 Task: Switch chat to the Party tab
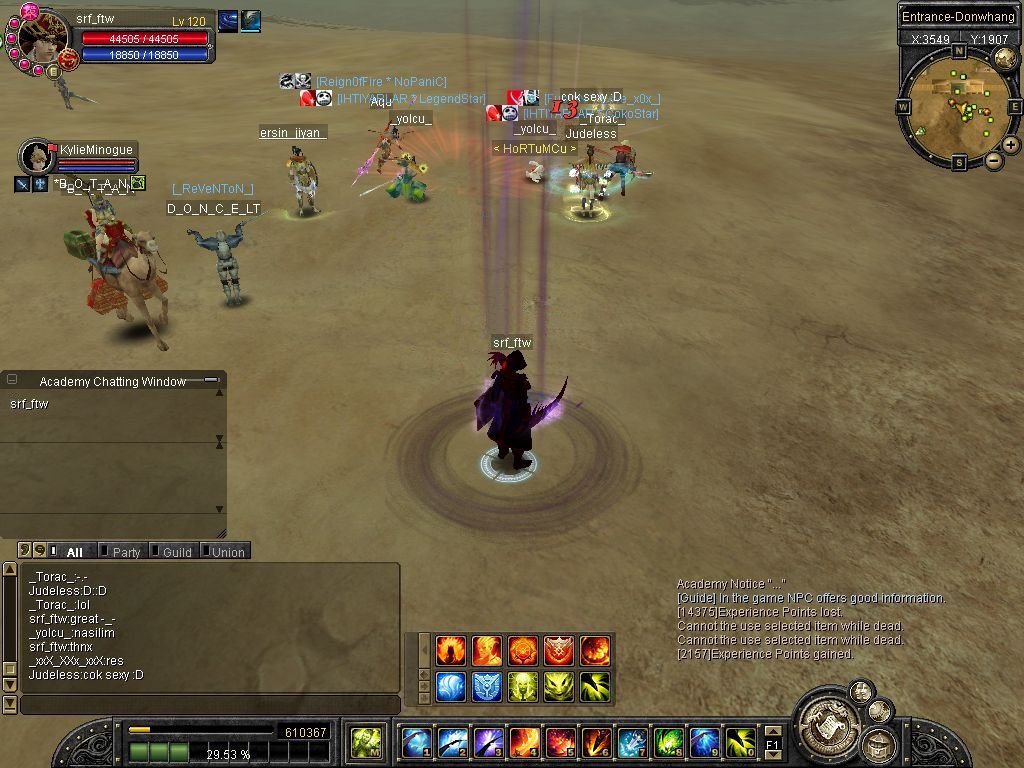(x=124, y=551)
